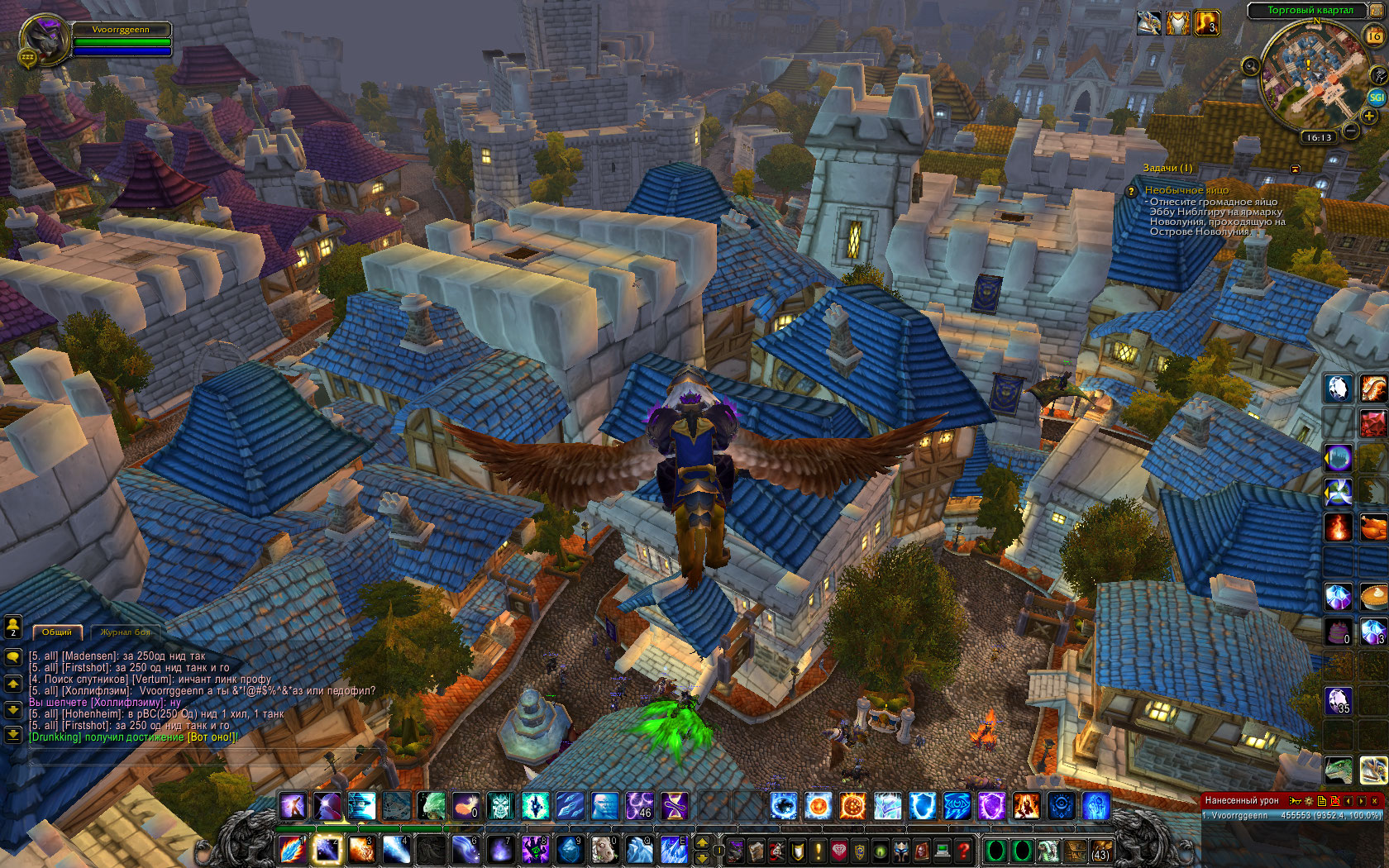Use the pumpkin pie food item
The height and width of the screenshot is (868, 1389).
1373,595
